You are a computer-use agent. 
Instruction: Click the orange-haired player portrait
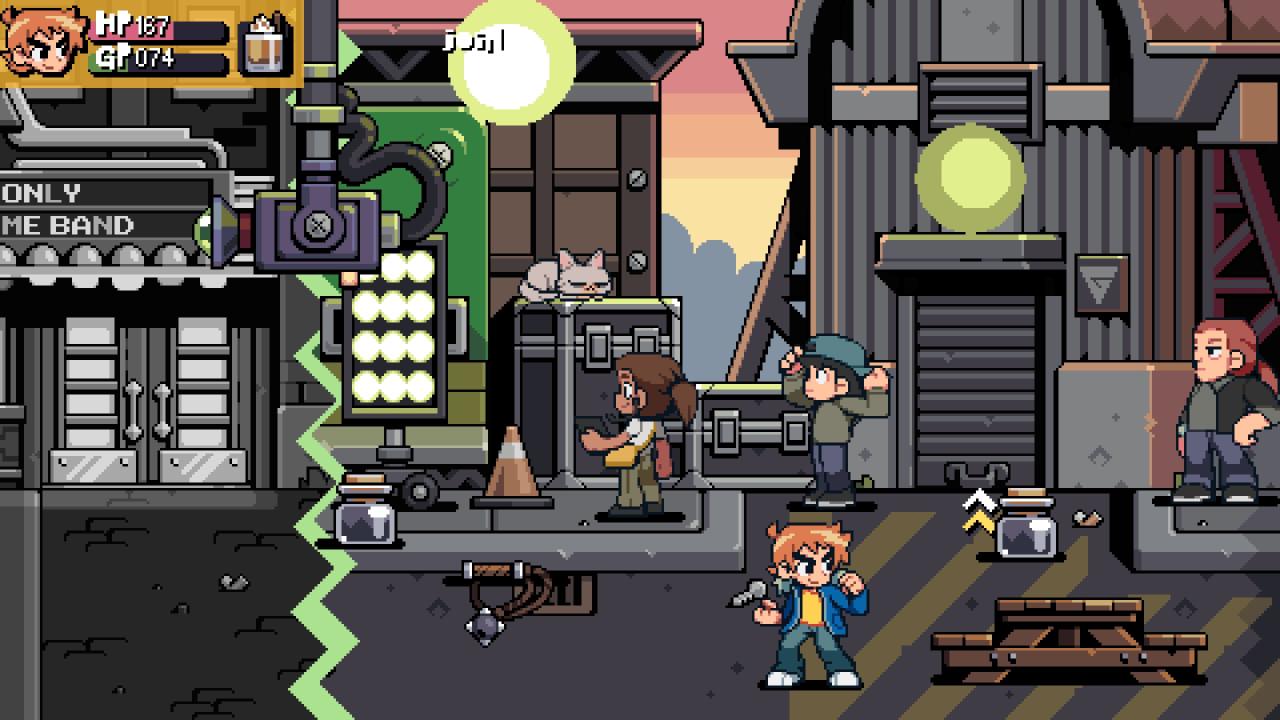(44, 43)
